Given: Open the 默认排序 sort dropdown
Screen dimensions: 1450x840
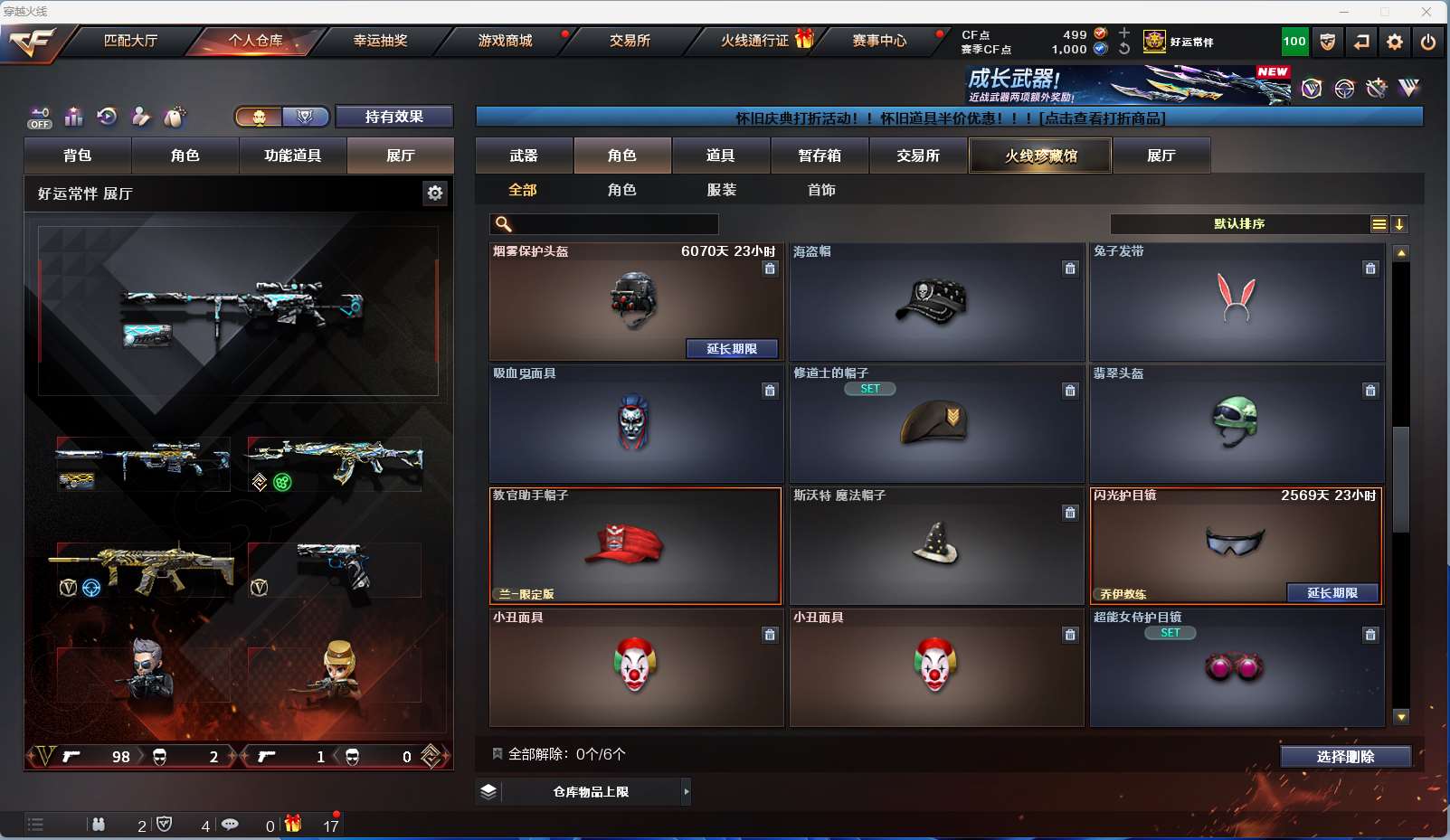Looking at the screenshot, I should (1239, 224).
